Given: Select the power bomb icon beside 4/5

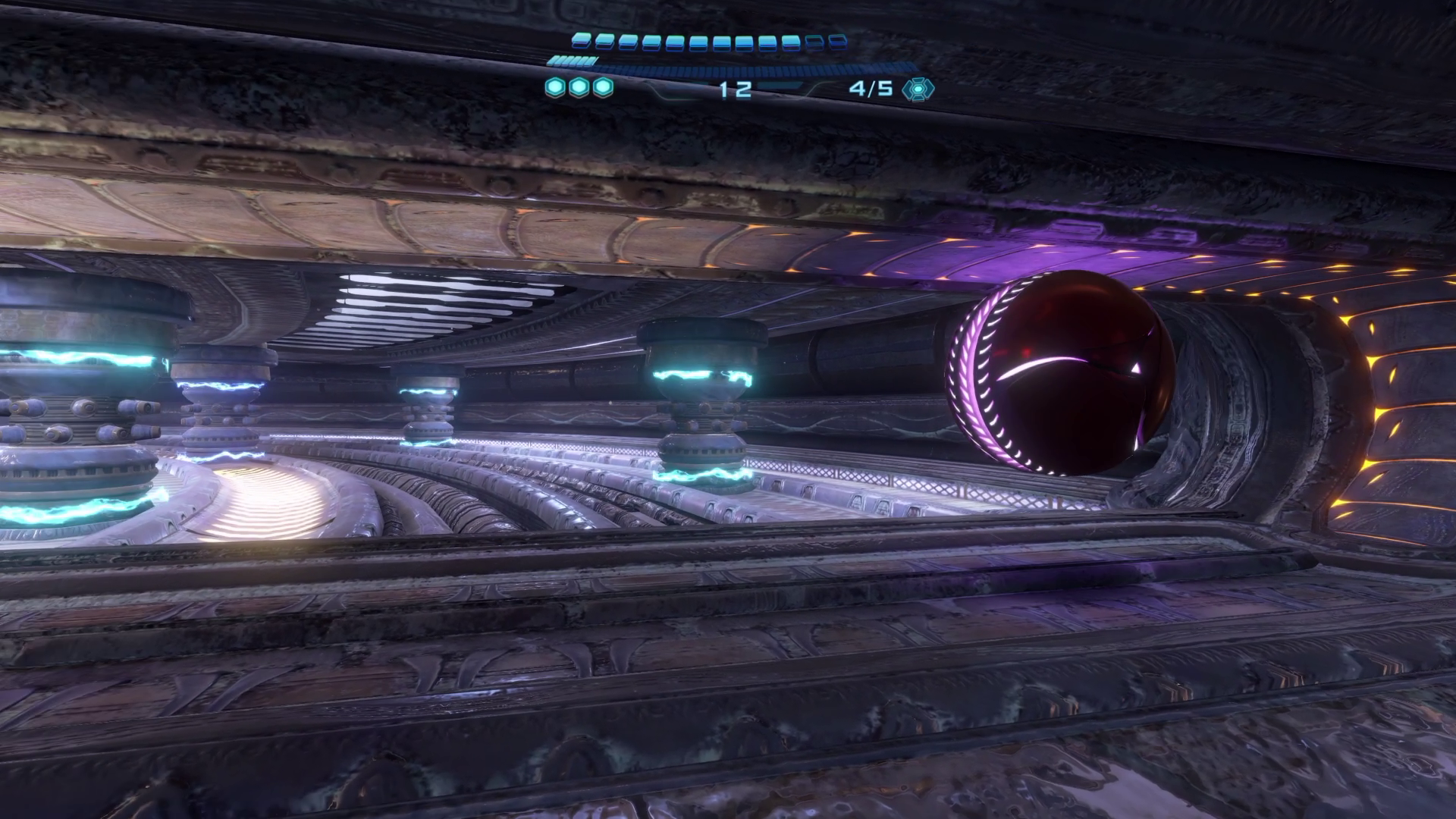Looking at the screenshot, I should click(918, 89).
